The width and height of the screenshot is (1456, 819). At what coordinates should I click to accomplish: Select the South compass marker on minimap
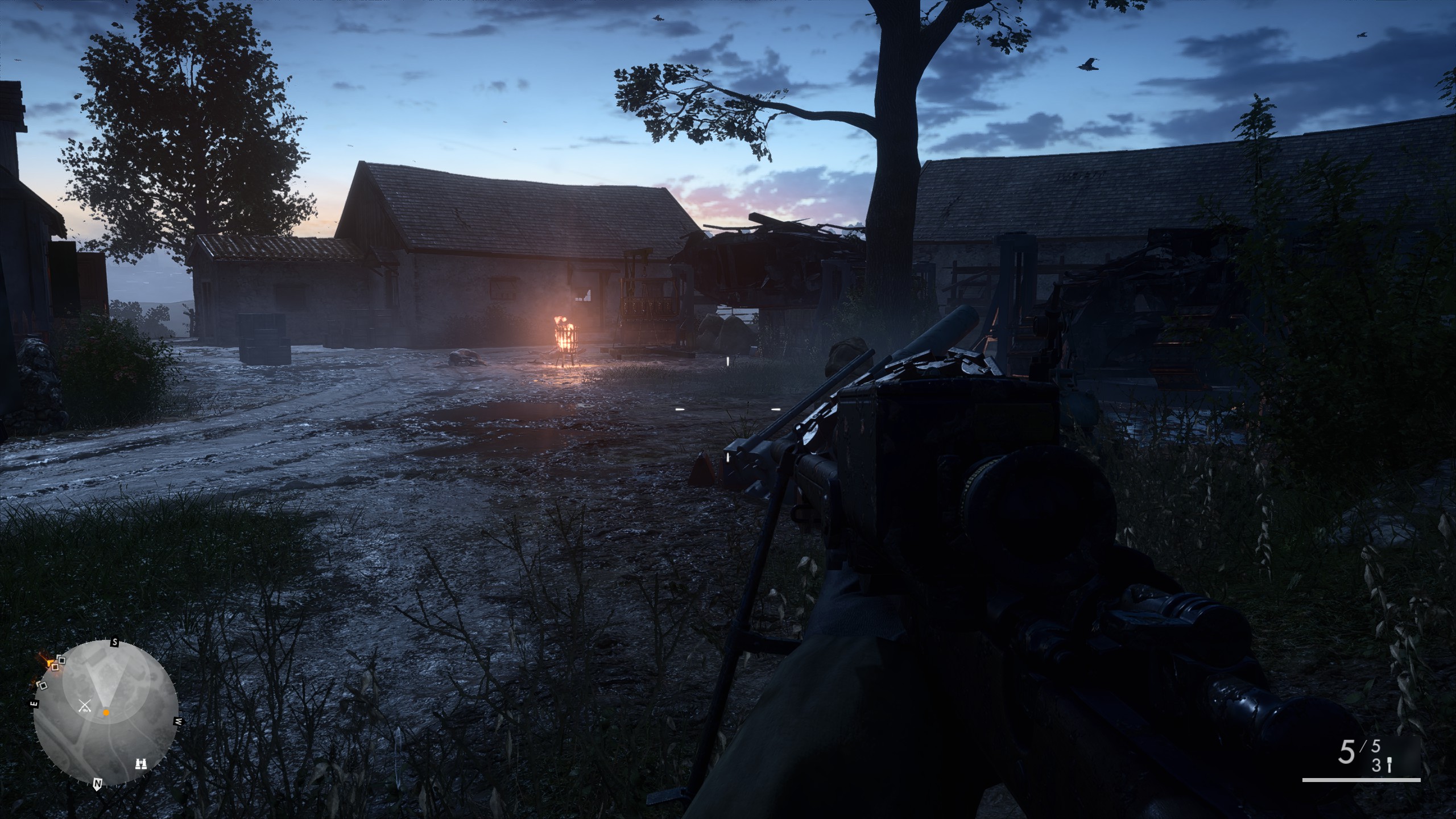pos(114,643)
